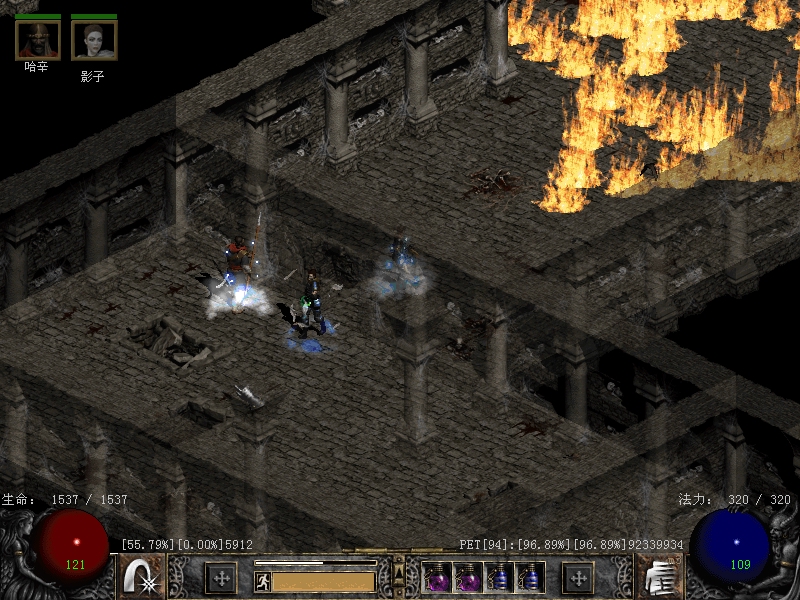Viewport: 800px width, 600px height.
Task: Toggle the run/walk running man icon
Action: (x=262, y=581)
